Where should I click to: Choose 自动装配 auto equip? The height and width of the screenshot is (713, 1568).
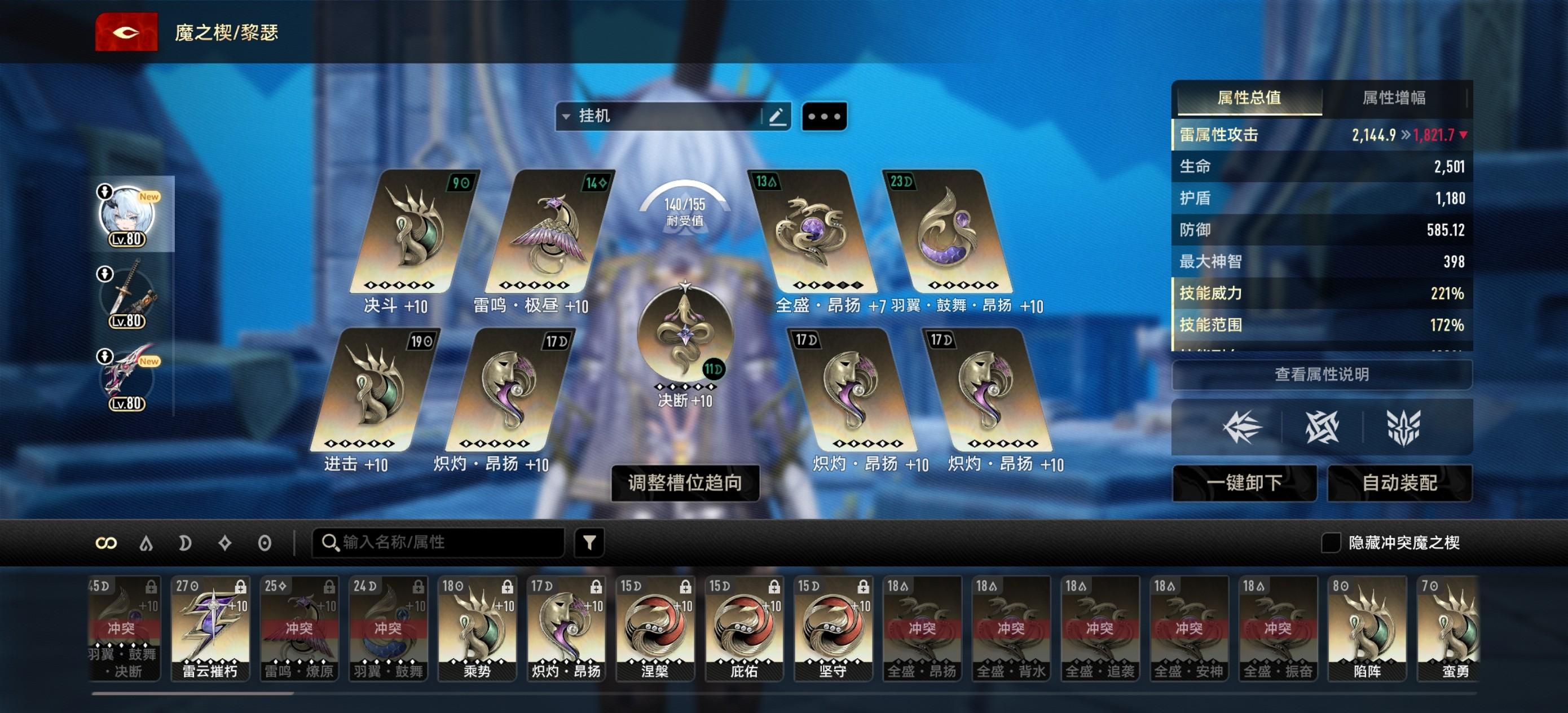1399,483
